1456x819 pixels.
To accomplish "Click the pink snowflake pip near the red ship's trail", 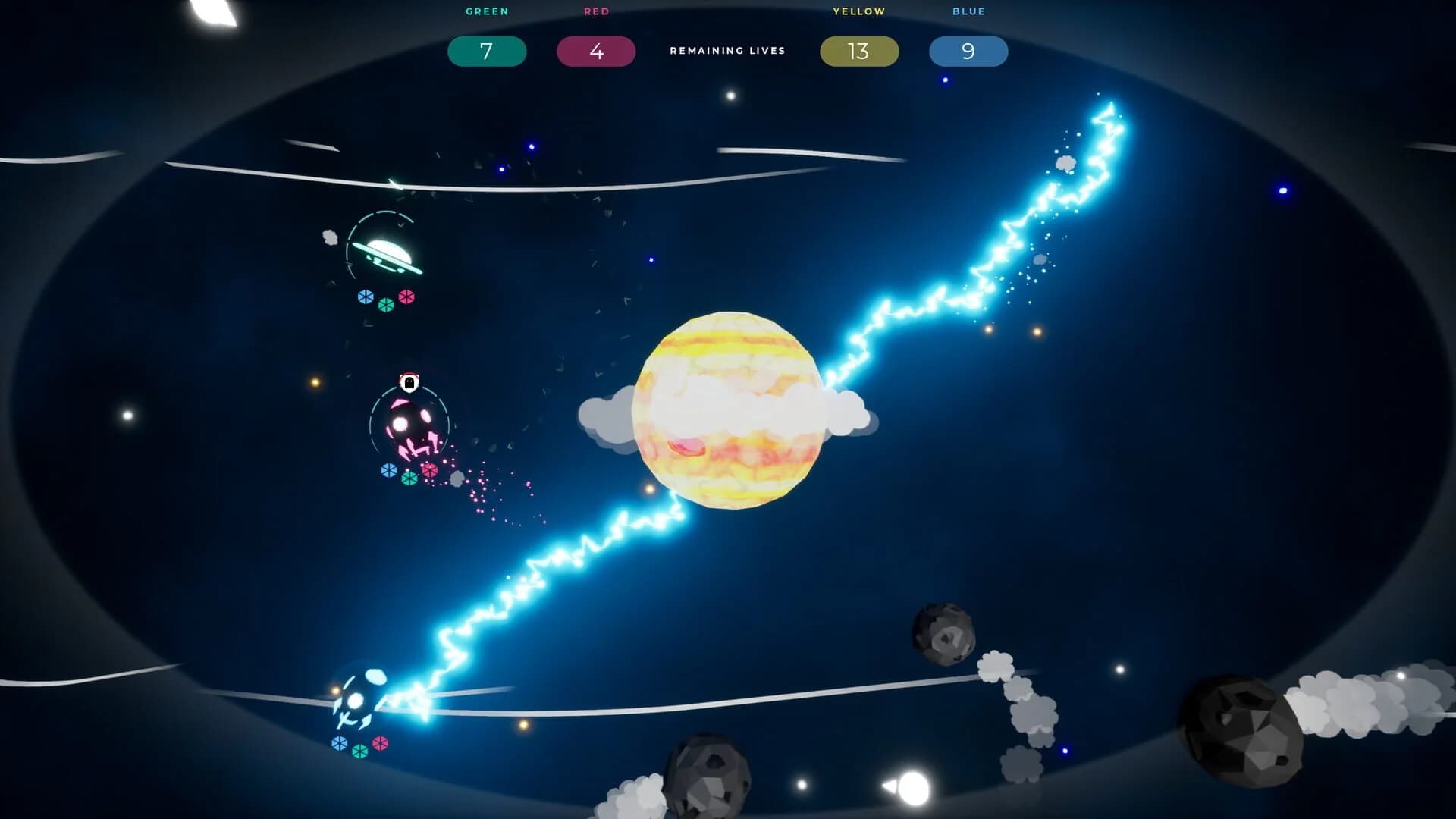I will click(x=429, y=470).
